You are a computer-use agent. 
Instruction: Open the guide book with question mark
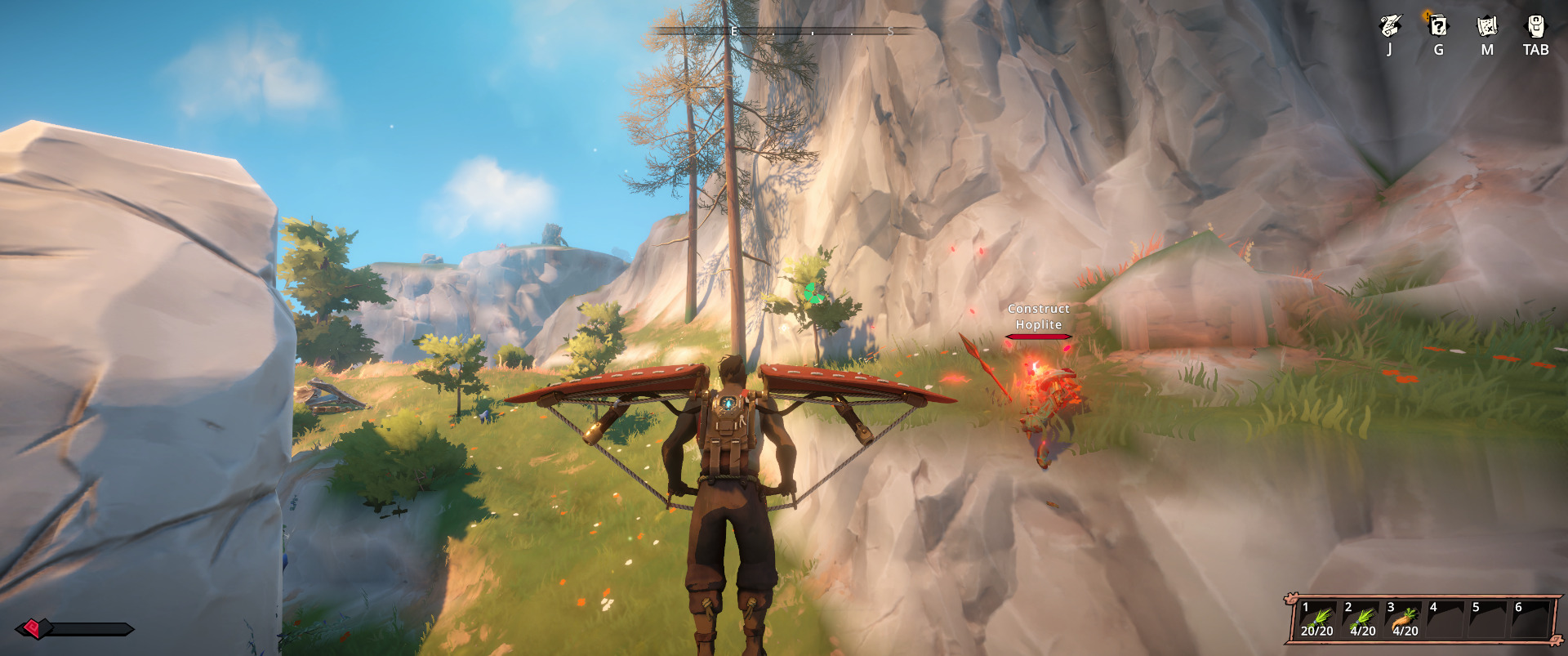1438,27
